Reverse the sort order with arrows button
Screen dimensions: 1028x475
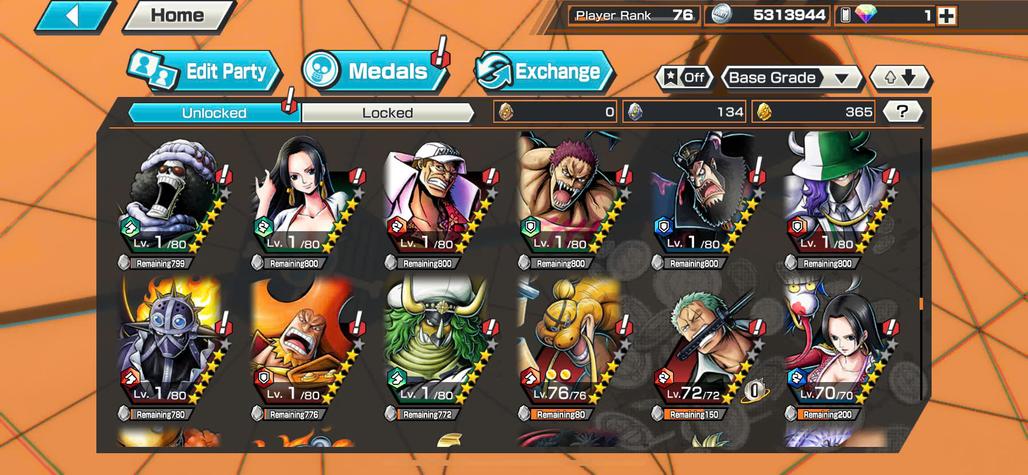[x=900, y=78]
